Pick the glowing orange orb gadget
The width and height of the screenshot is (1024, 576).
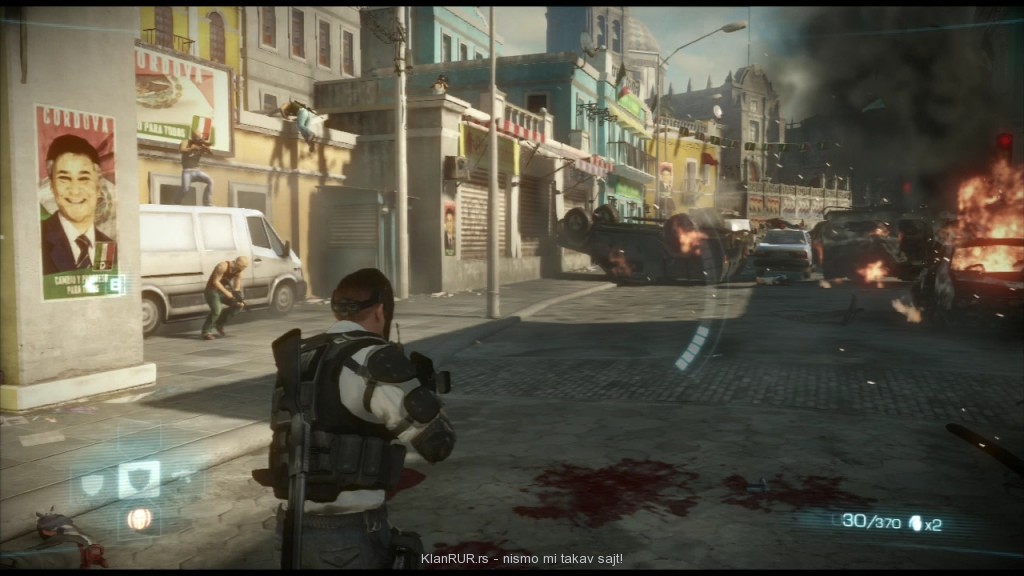[x=139, y=517]
